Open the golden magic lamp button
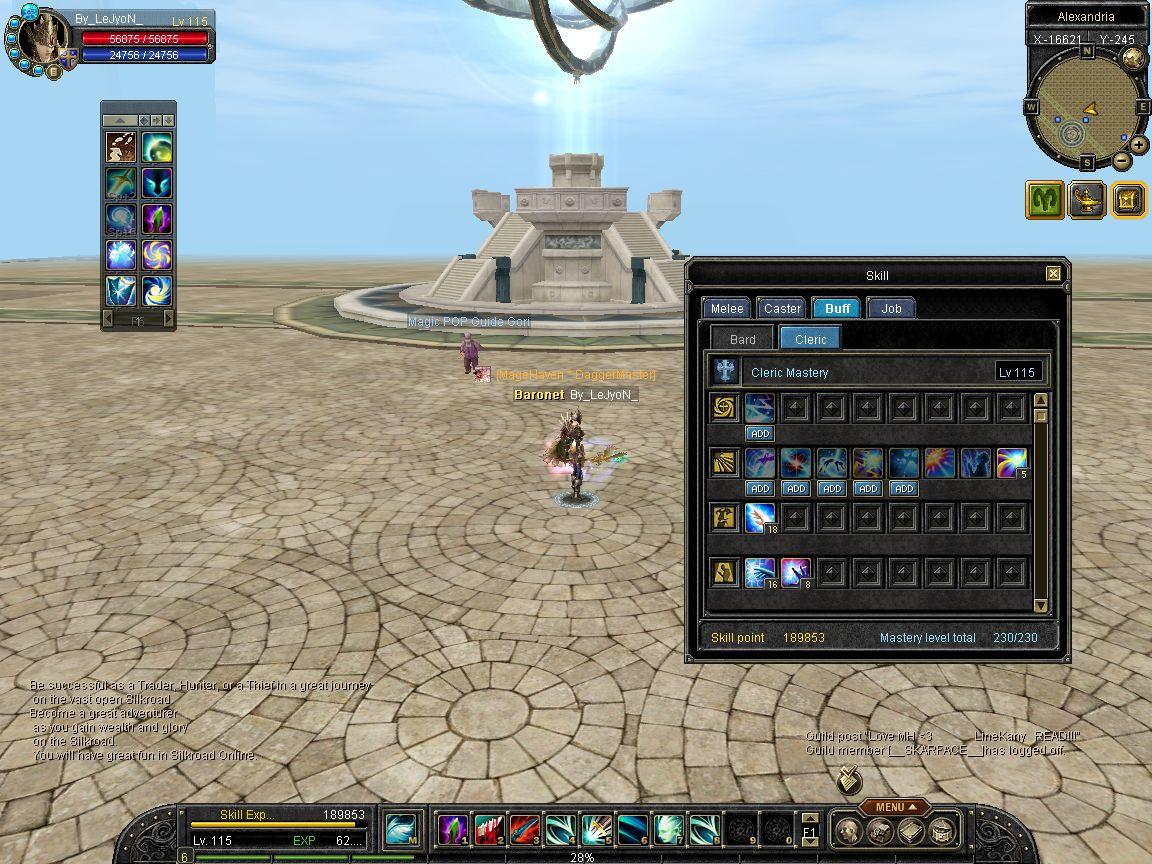Screen dimensions: 1152x864 (x=1086, y=199)
